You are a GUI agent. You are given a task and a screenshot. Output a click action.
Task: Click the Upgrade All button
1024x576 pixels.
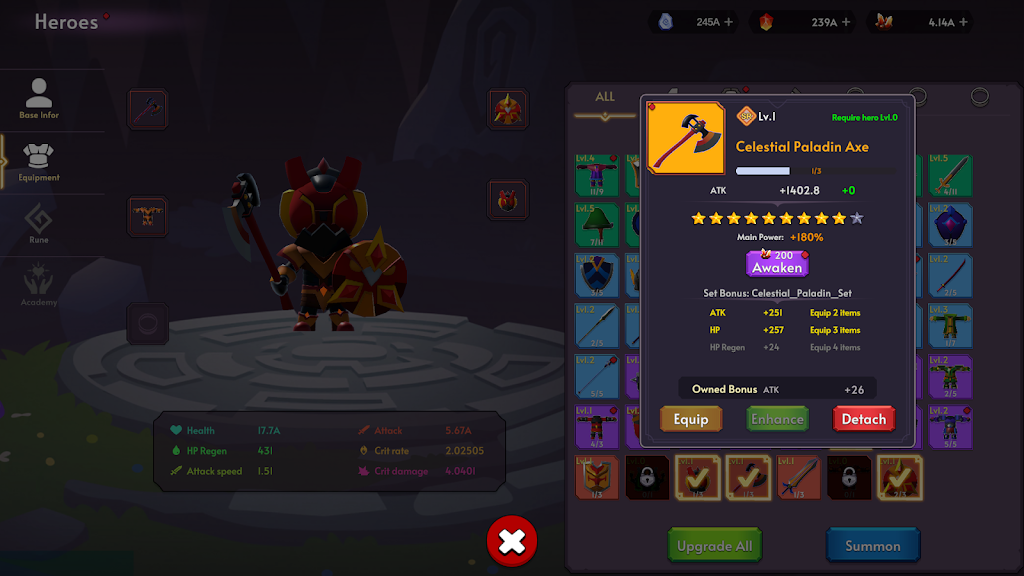tap(714, 546)
